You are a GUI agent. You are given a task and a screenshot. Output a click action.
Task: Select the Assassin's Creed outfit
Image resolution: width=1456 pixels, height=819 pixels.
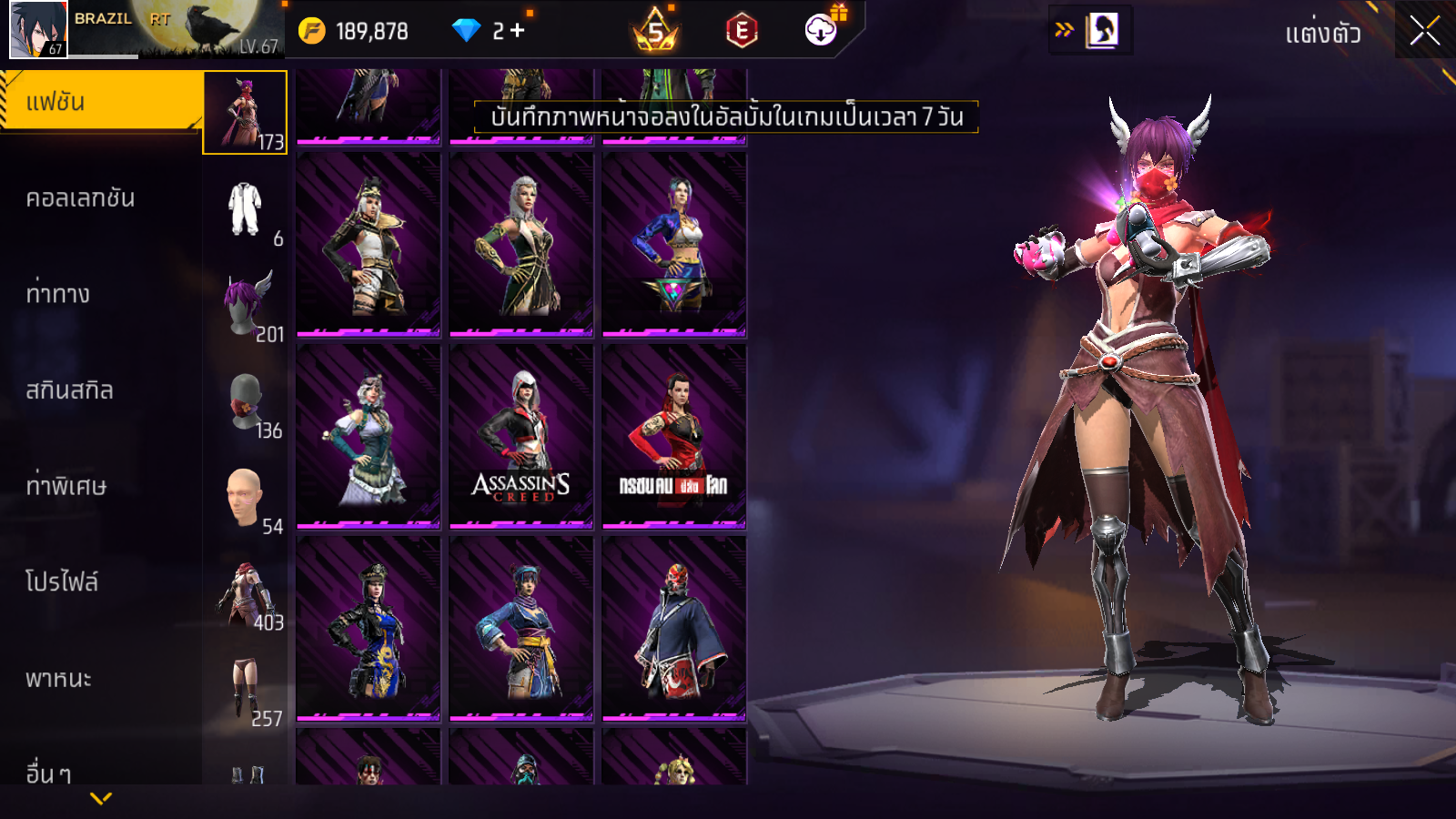[521, 436]
